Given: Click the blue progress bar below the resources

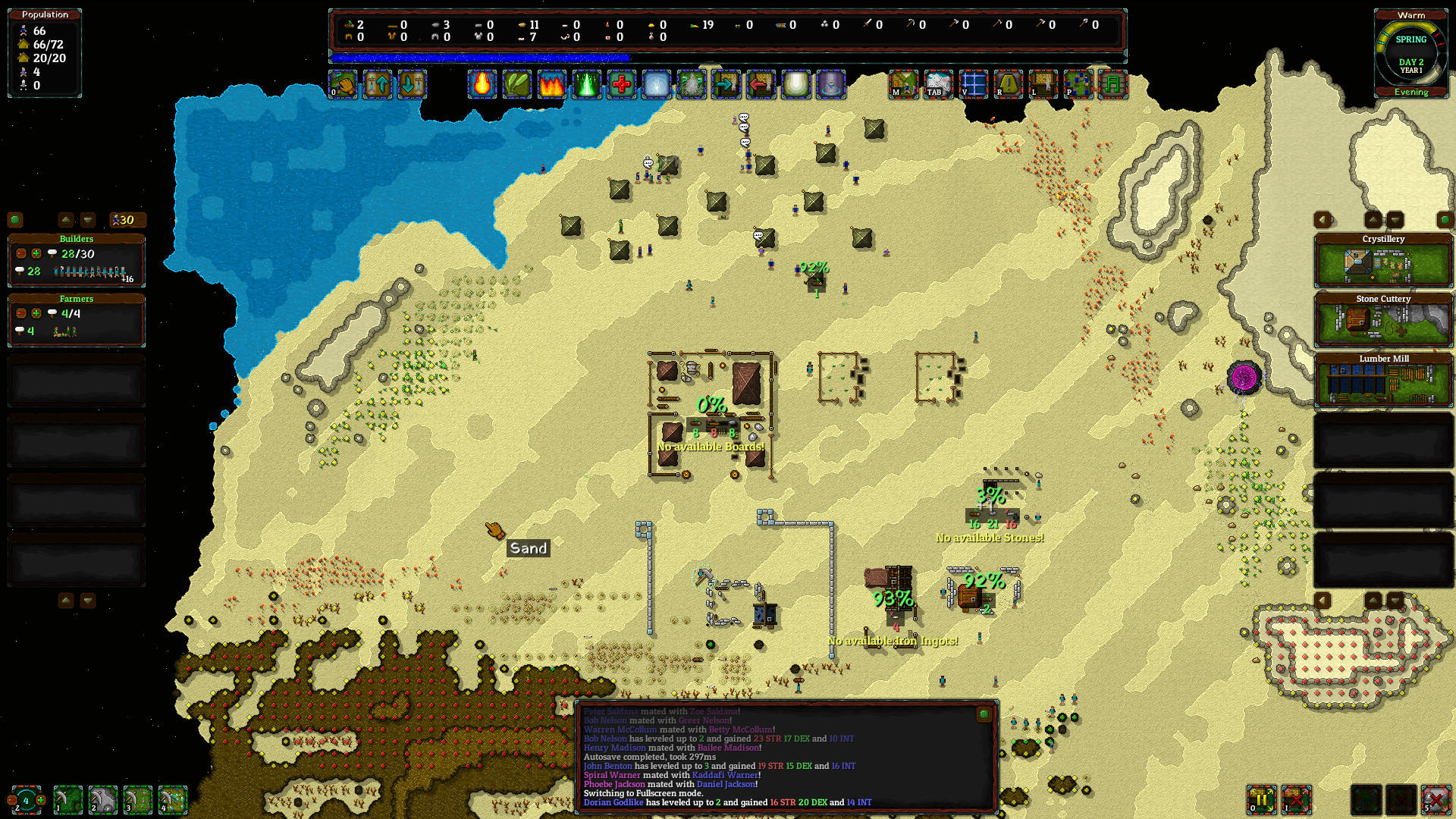Looking at the screenshot, I should tap(478, 56).
